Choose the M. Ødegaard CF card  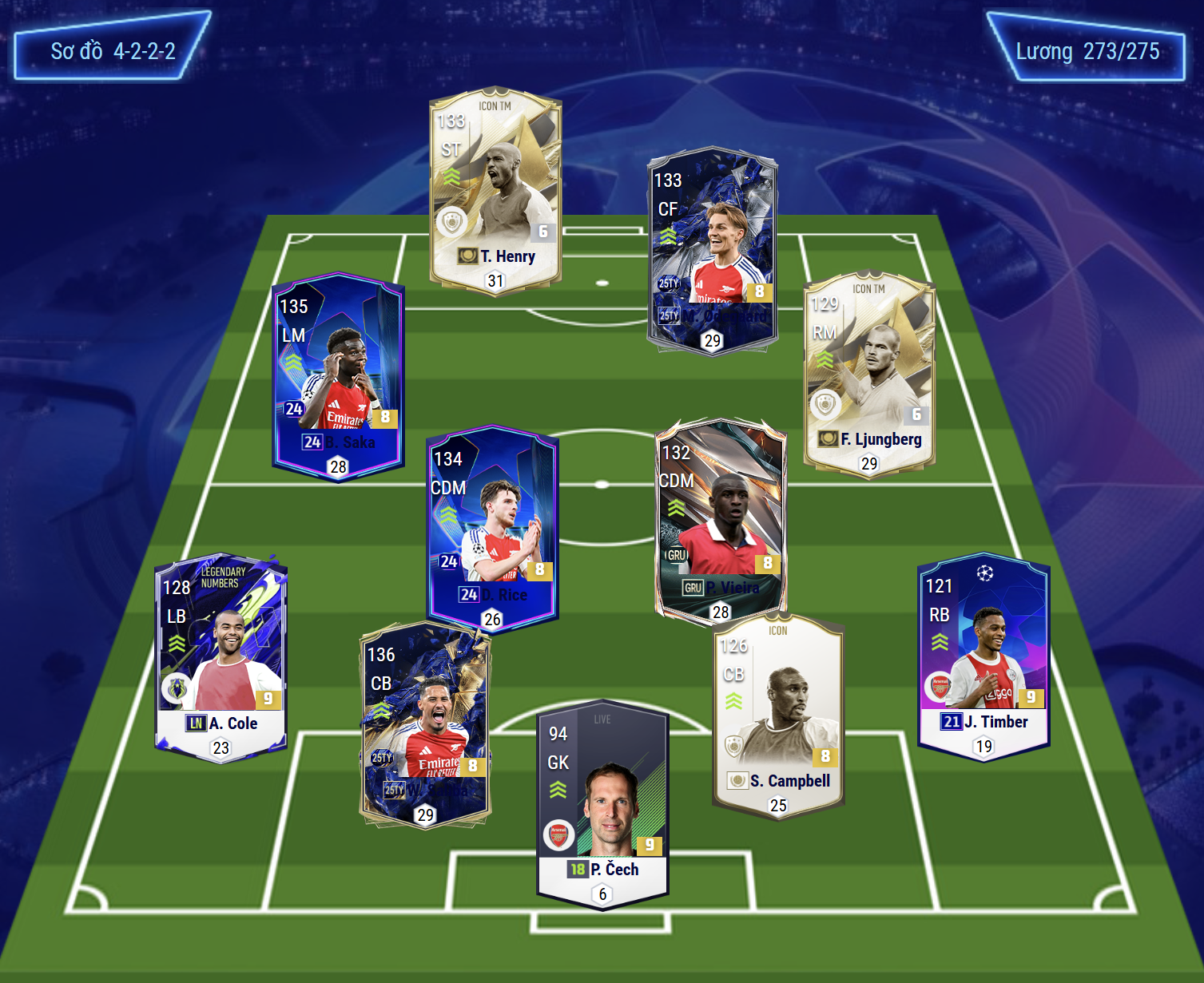[x=713, y=249]
